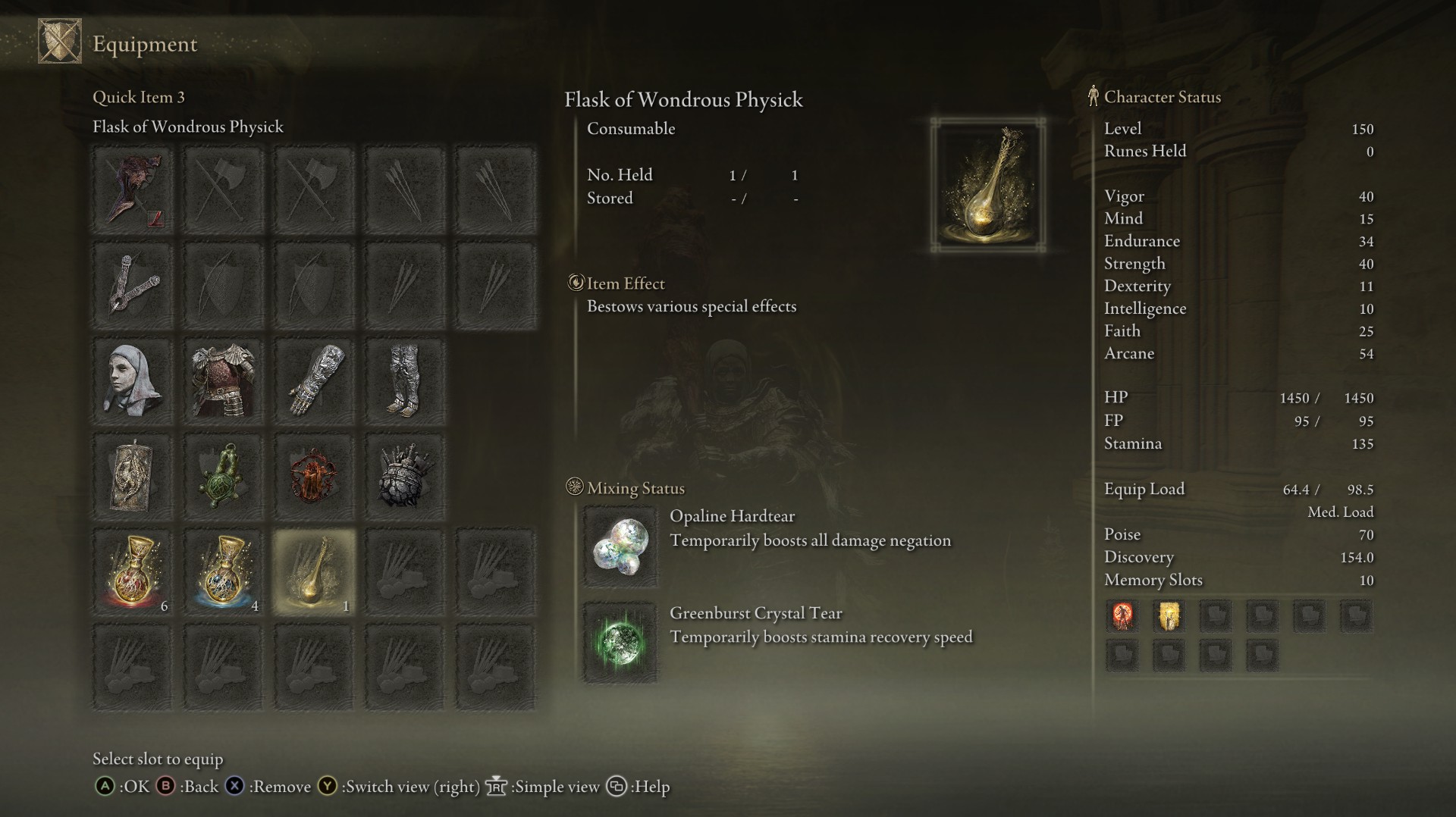
Task: Select the red blood talisman slot
Action: [x=314, y=477]
